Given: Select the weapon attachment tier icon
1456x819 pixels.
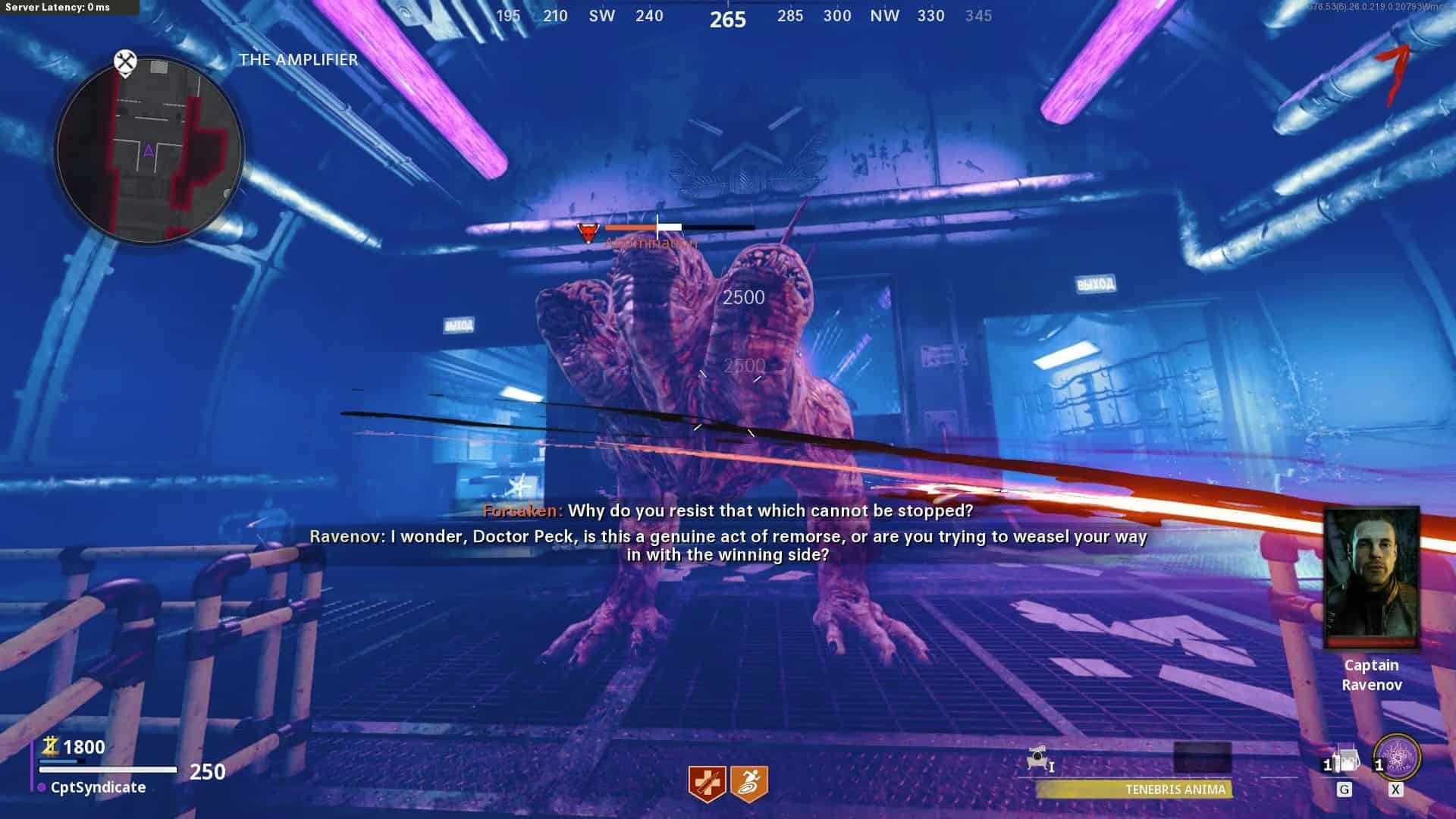Looking at the screenshot, I should pos(1040,759).
